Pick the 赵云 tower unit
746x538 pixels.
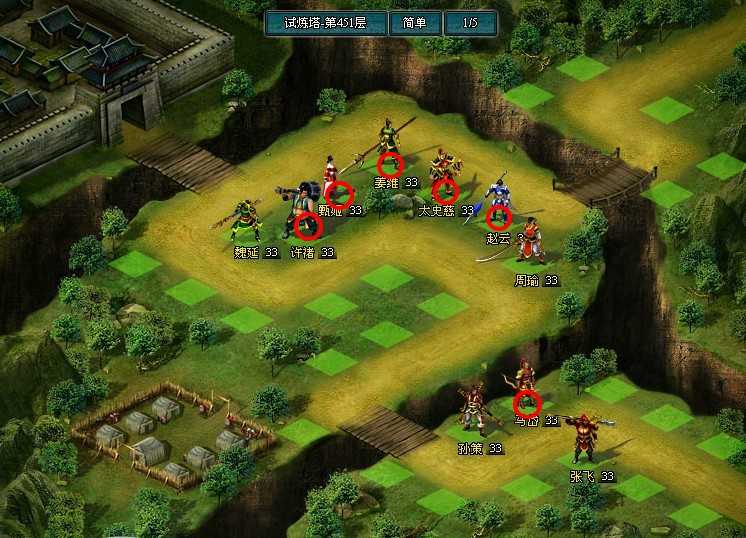click(498, 216)
